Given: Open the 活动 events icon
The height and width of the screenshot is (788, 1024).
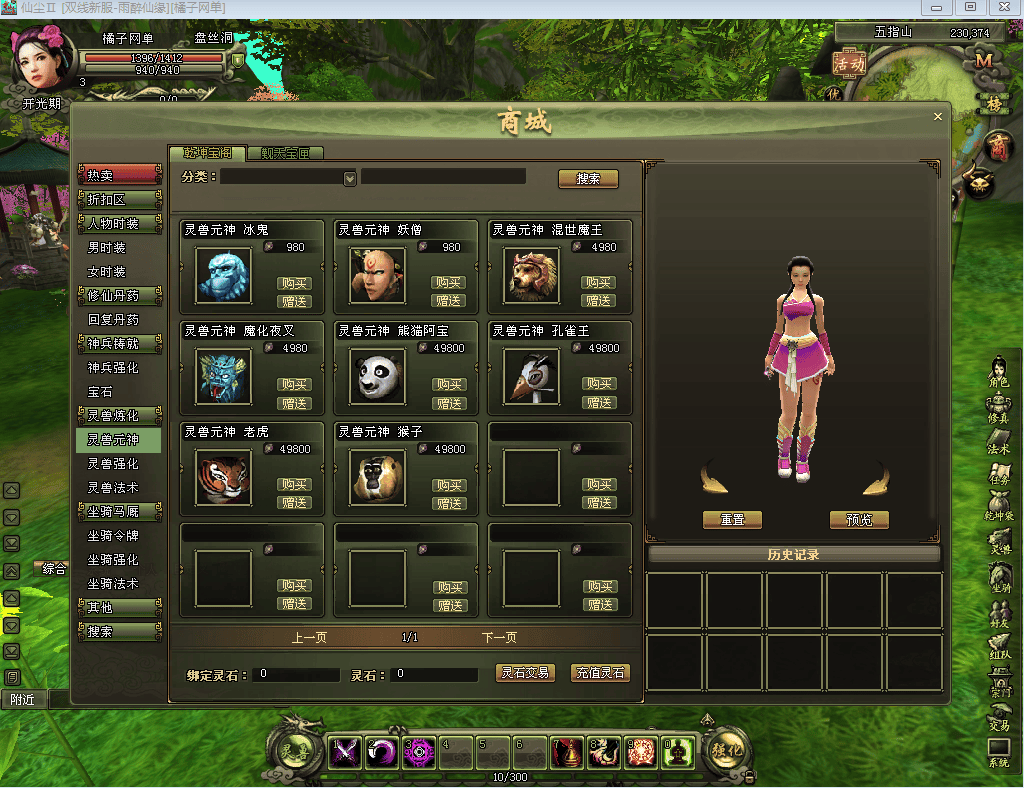Looking at the screenshot, I should (849, 63).
